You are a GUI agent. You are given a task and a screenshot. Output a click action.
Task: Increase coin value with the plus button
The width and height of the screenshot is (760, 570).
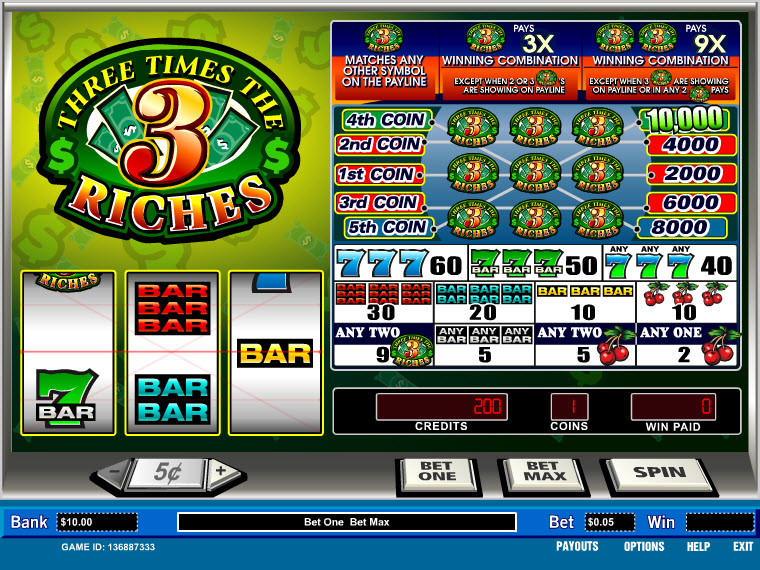click(x=221, y=471)
